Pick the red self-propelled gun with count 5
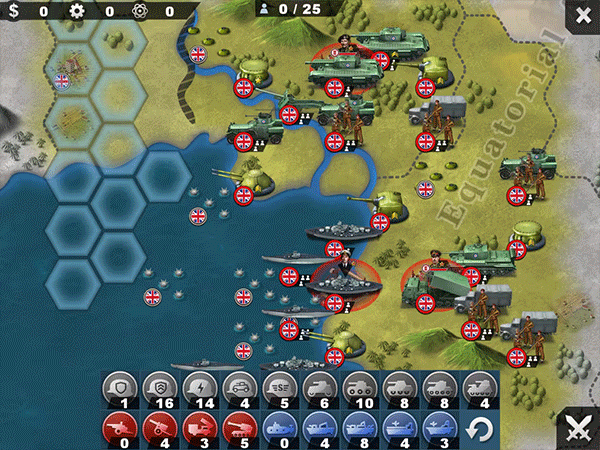The image size is (600, 450). pyautogui.click(x=239, y=428)
